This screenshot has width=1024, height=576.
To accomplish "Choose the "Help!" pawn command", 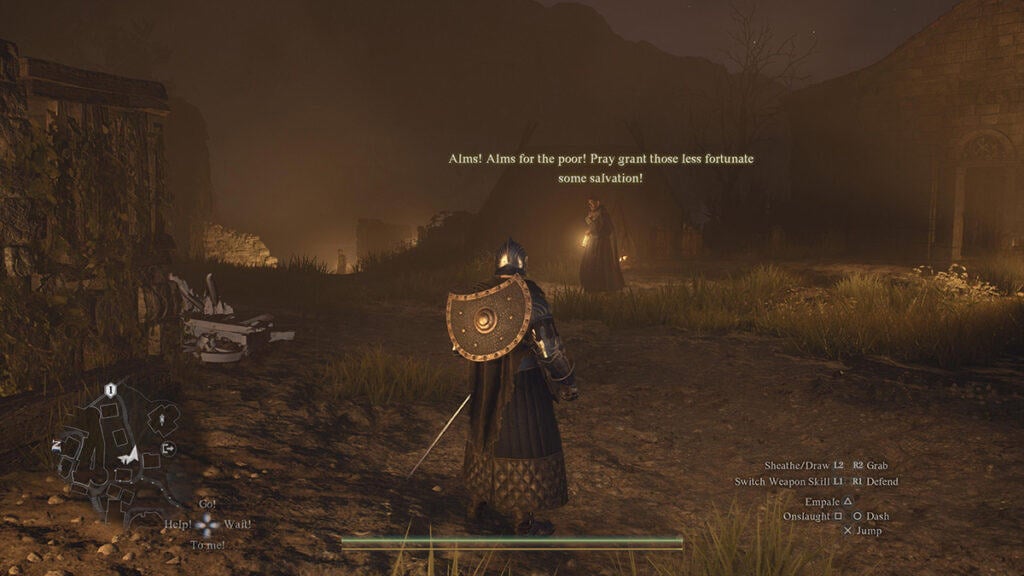I will click(x=179, y=523).
